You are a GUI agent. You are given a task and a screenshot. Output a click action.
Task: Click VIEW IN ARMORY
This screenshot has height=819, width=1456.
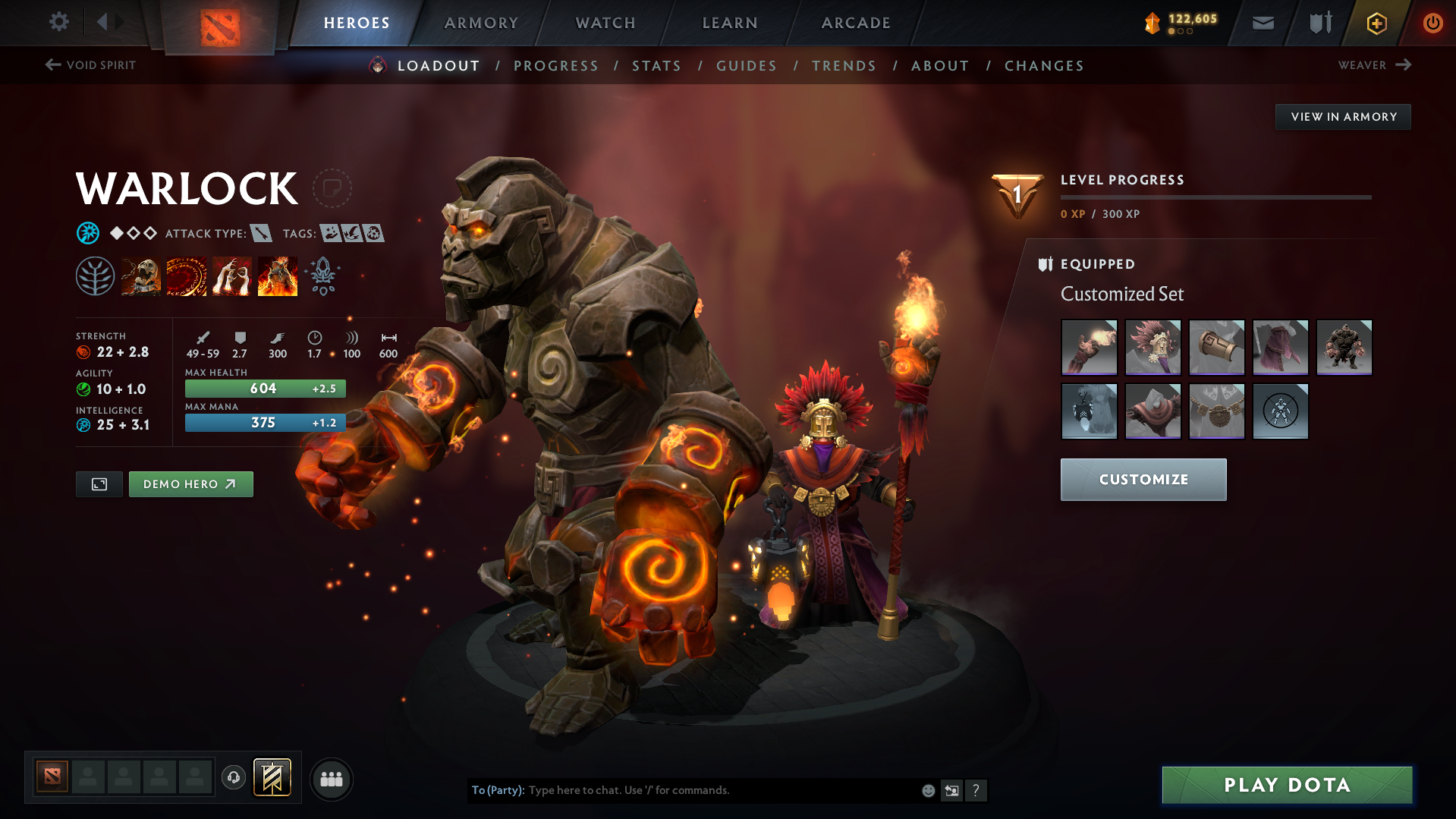click(x=1342, y=116)
